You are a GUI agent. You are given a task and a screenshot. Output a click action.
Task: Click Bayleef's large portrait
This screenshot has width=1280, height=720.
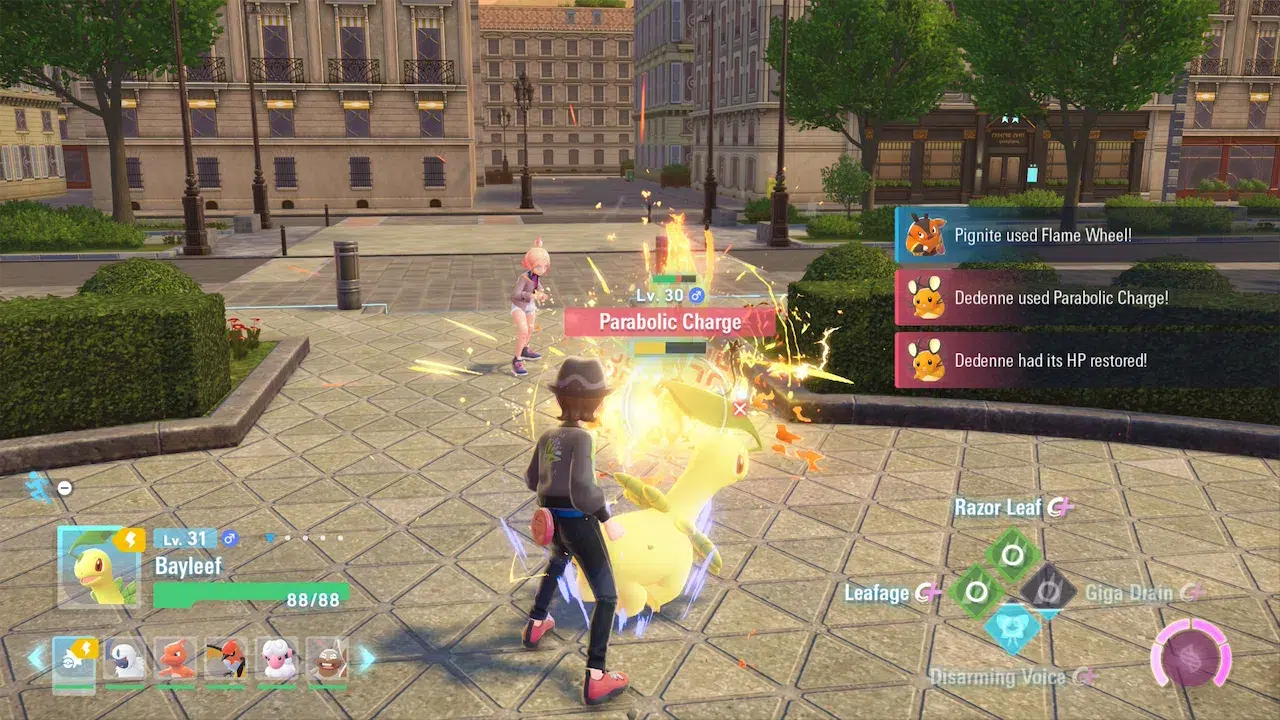[98, 567]
